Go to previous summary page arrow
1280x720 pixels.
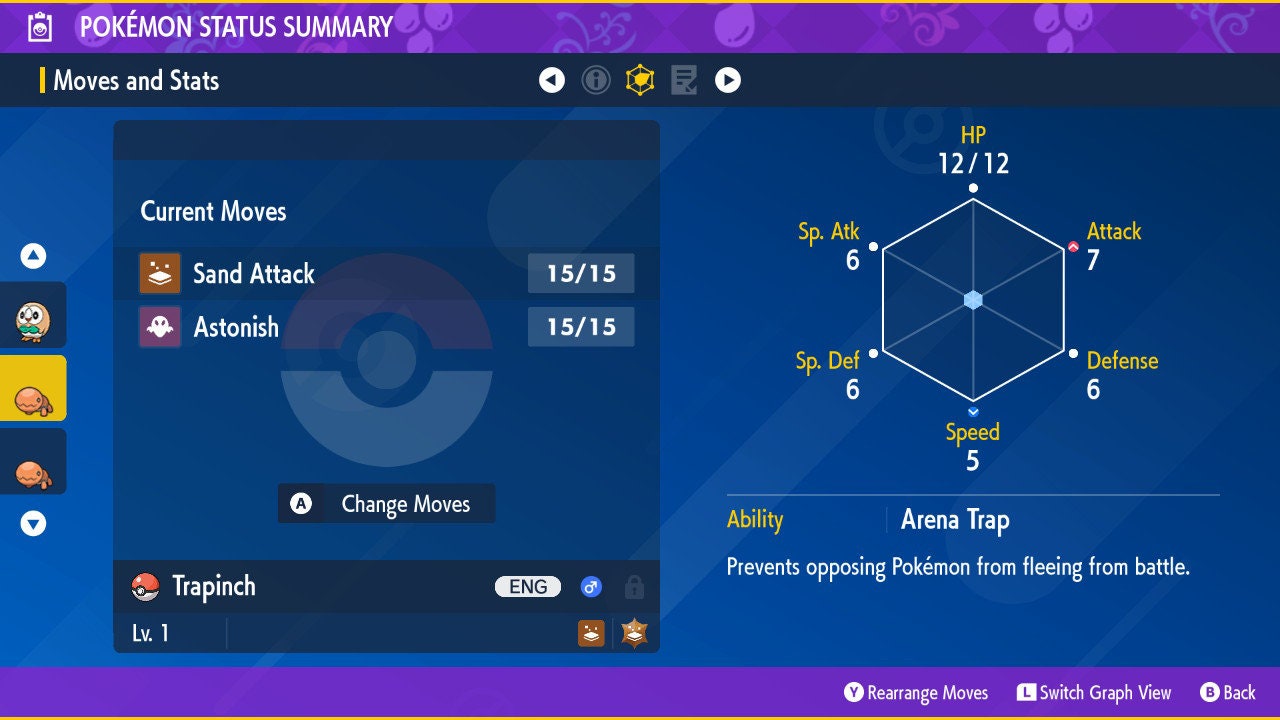pos(552,80)
